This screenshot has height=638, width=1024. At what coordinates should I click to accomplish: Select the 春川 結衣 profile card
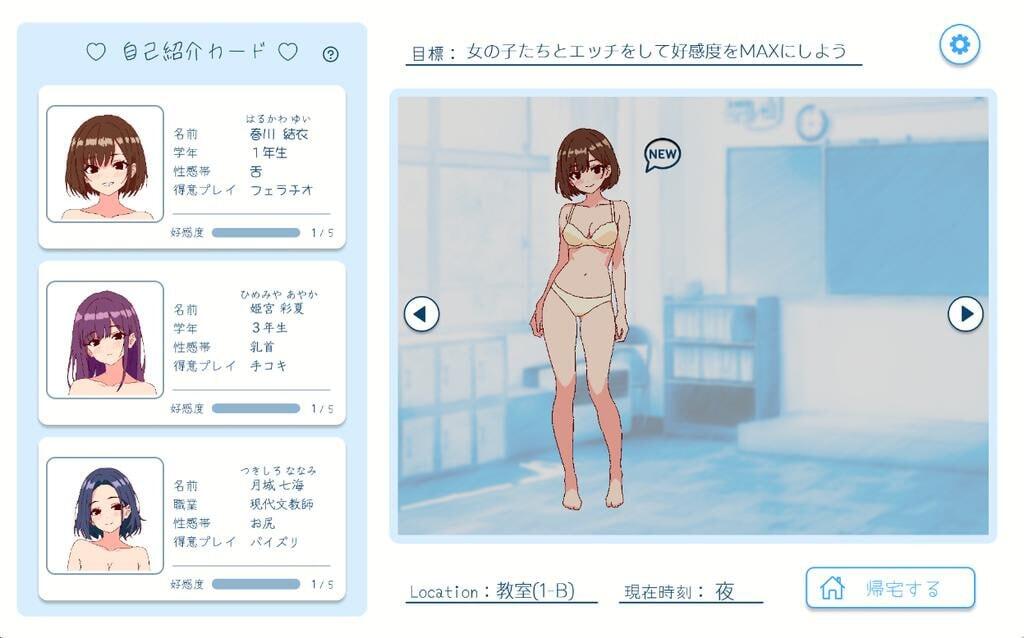pyautogui.click(x=192, y=166)
